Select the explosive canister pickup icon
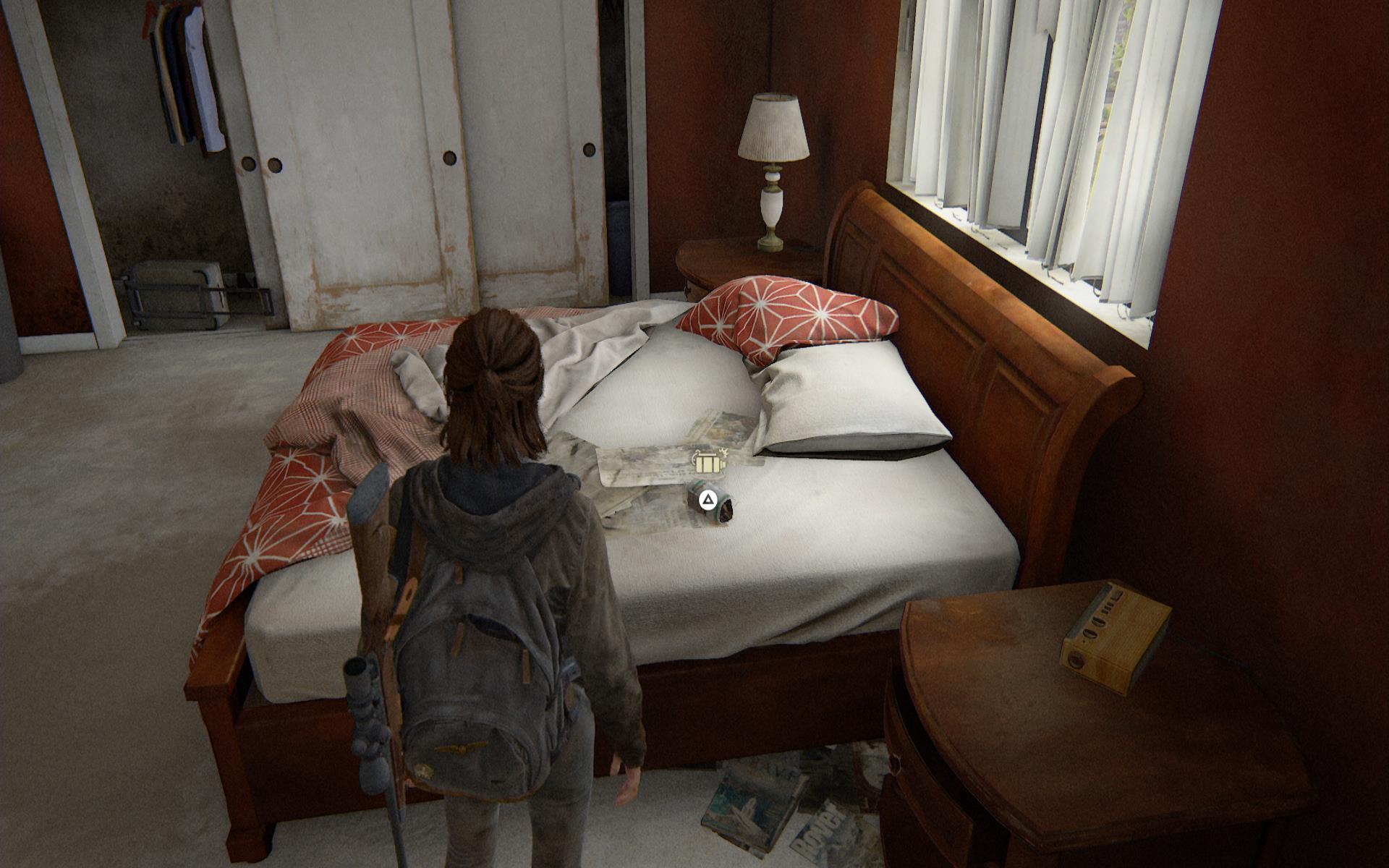 click(x=709, y=463)
